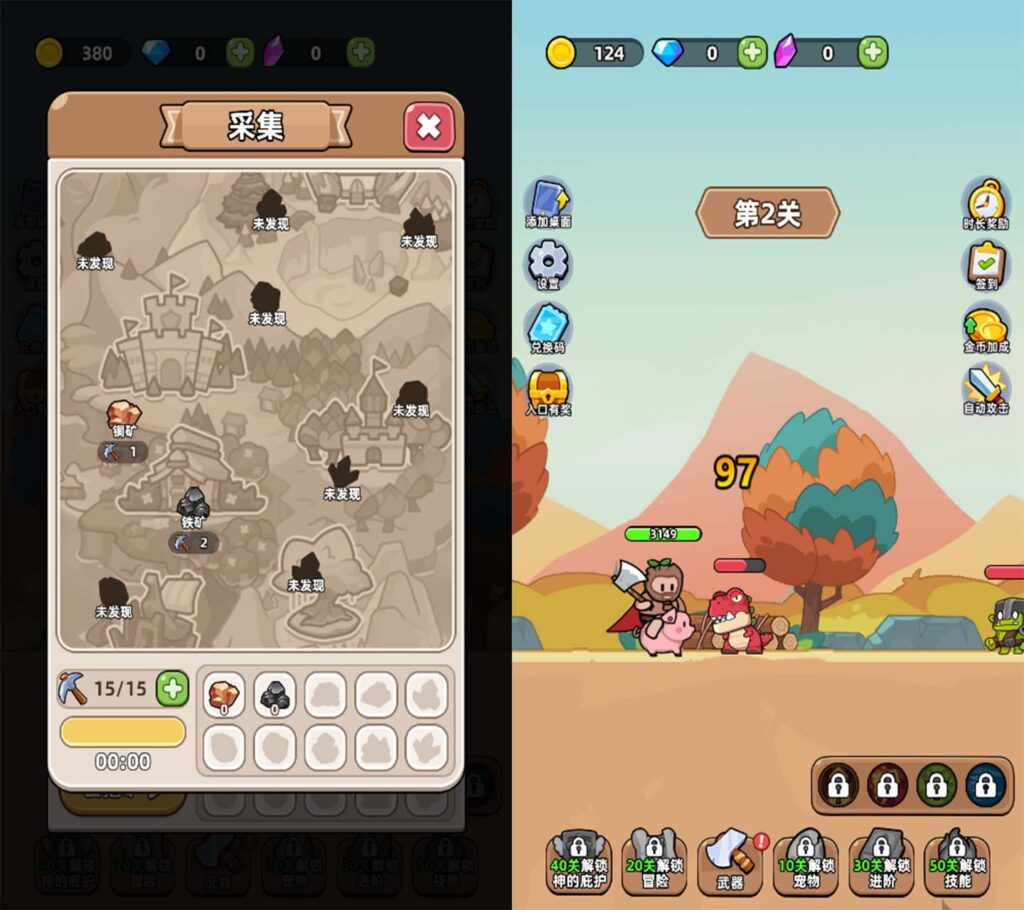
Task: Tap the locked 神的庇护 button
Action: (579, 860)
